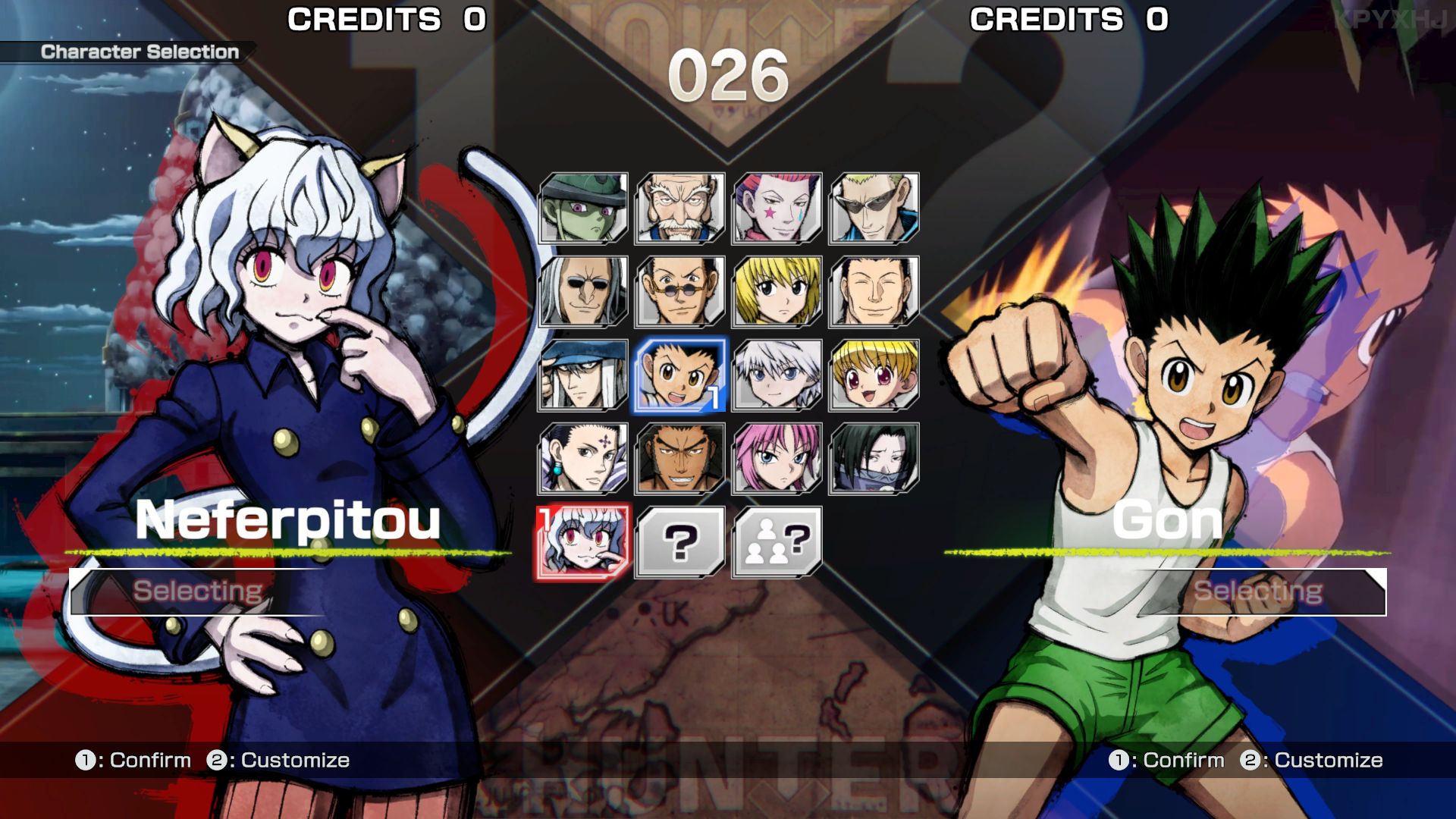The height and width of the screenshot is (819, 1456).
Task: Choose Feitan, the masked dark-haired fighter
Action: point(874,458)
